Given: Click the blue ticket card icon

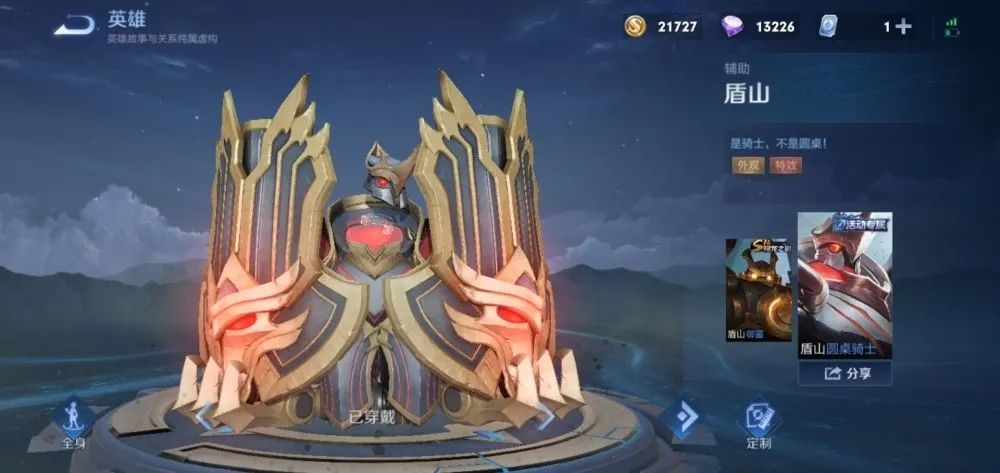Looking at the screenshot, I should click(827, 27).
